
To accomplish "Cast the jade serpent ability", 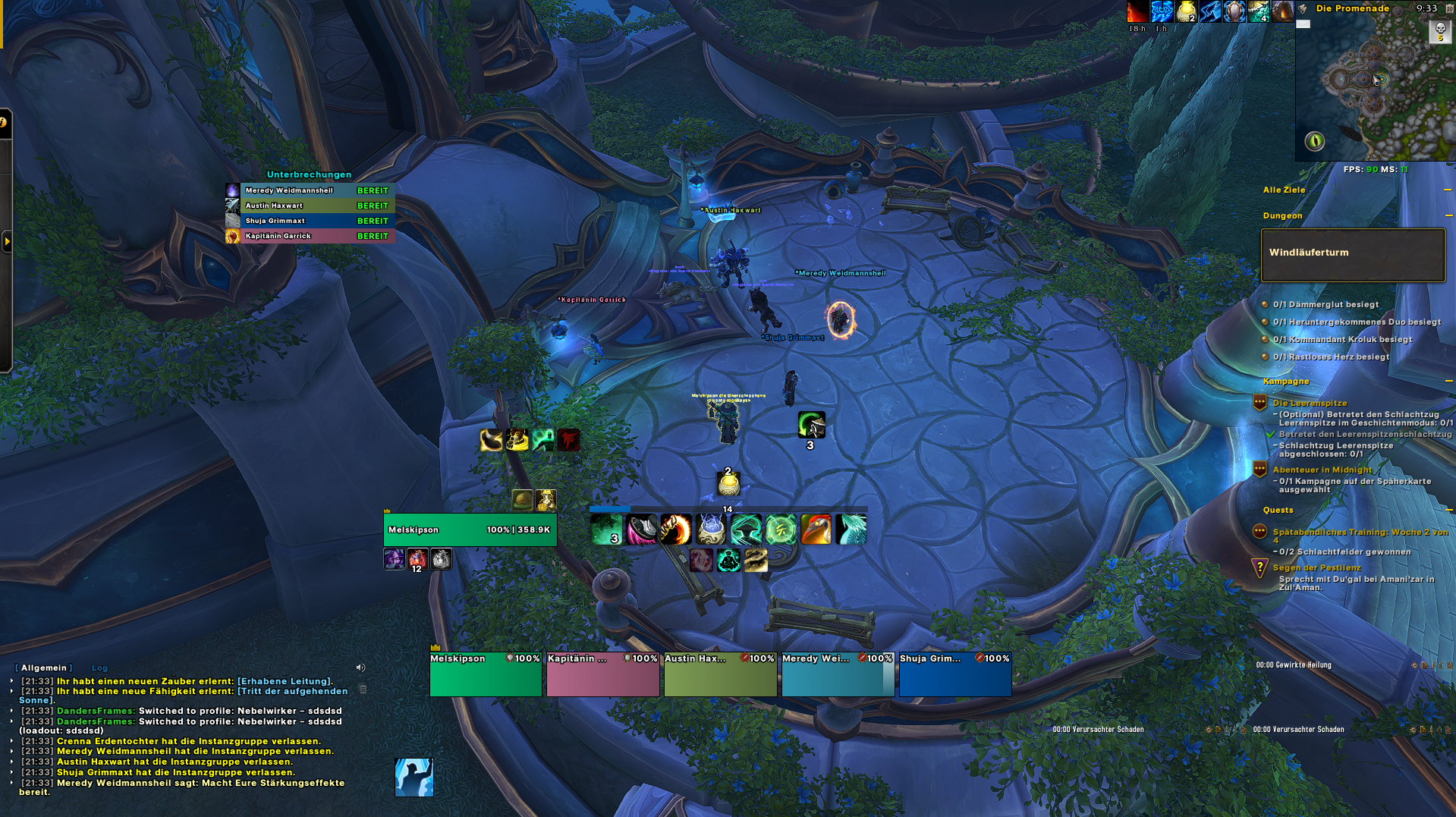I will coord(851,529).
